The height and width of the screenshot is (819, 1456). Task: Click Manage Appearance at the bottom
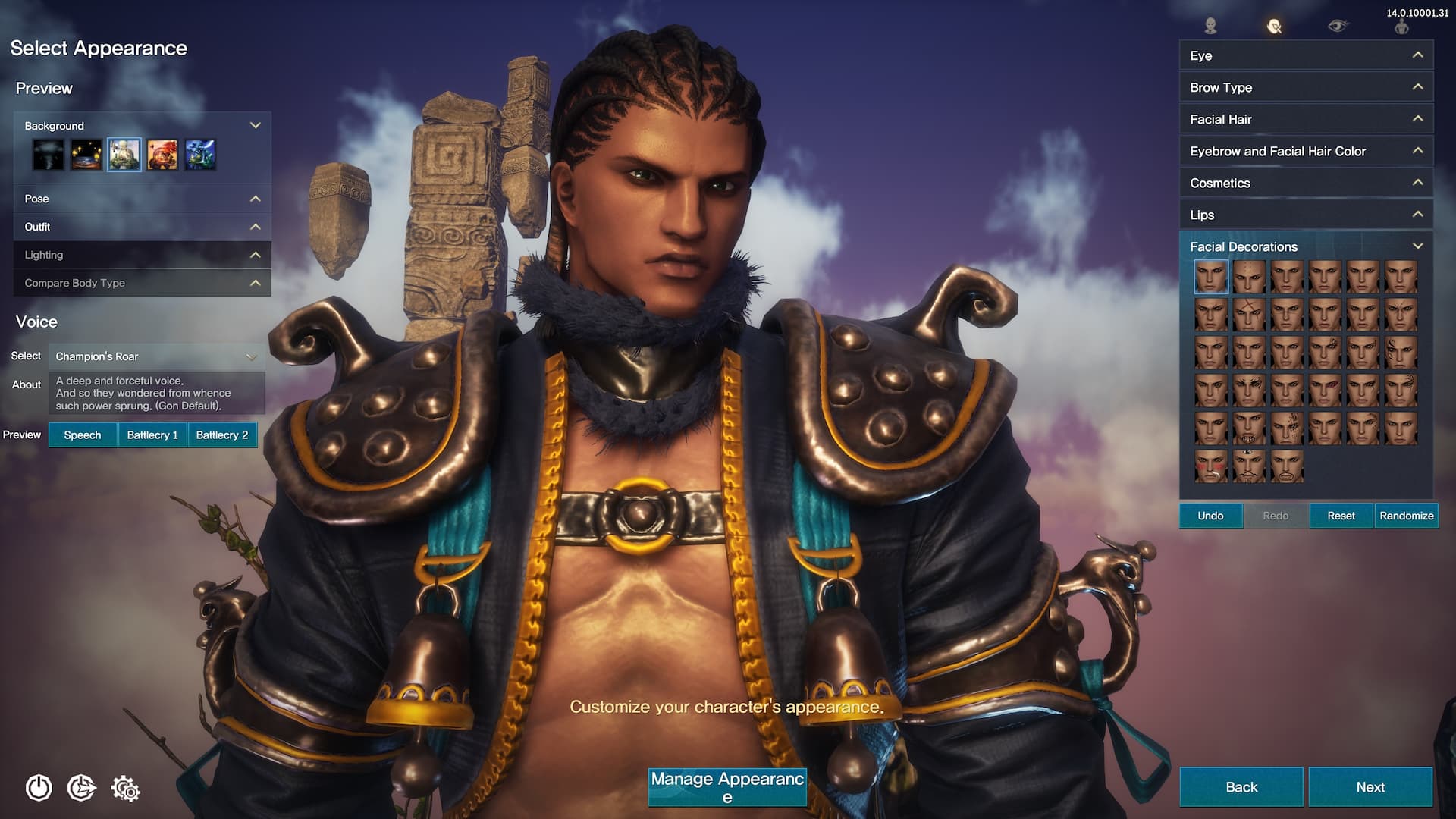pyautogui.click(x=726, y=786)
